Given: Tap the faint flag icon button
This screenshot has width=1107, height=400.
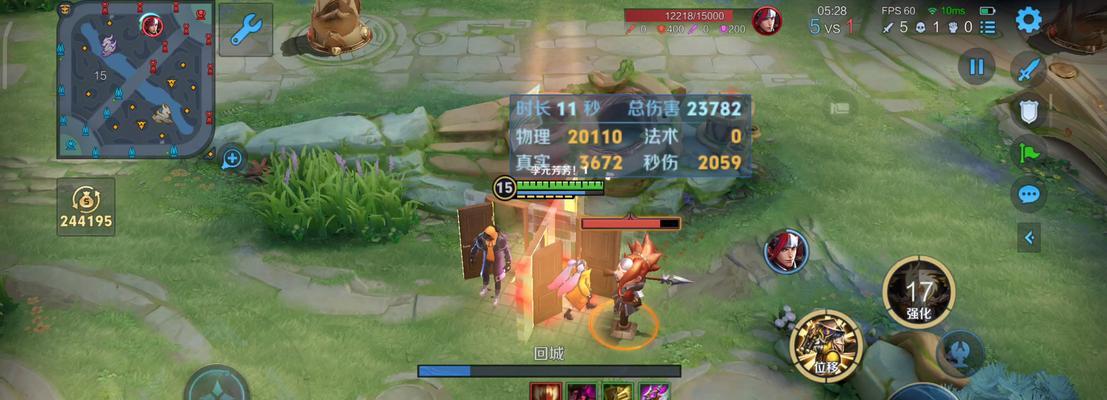Looking at the screenshot, I should (x=839, y=106).
